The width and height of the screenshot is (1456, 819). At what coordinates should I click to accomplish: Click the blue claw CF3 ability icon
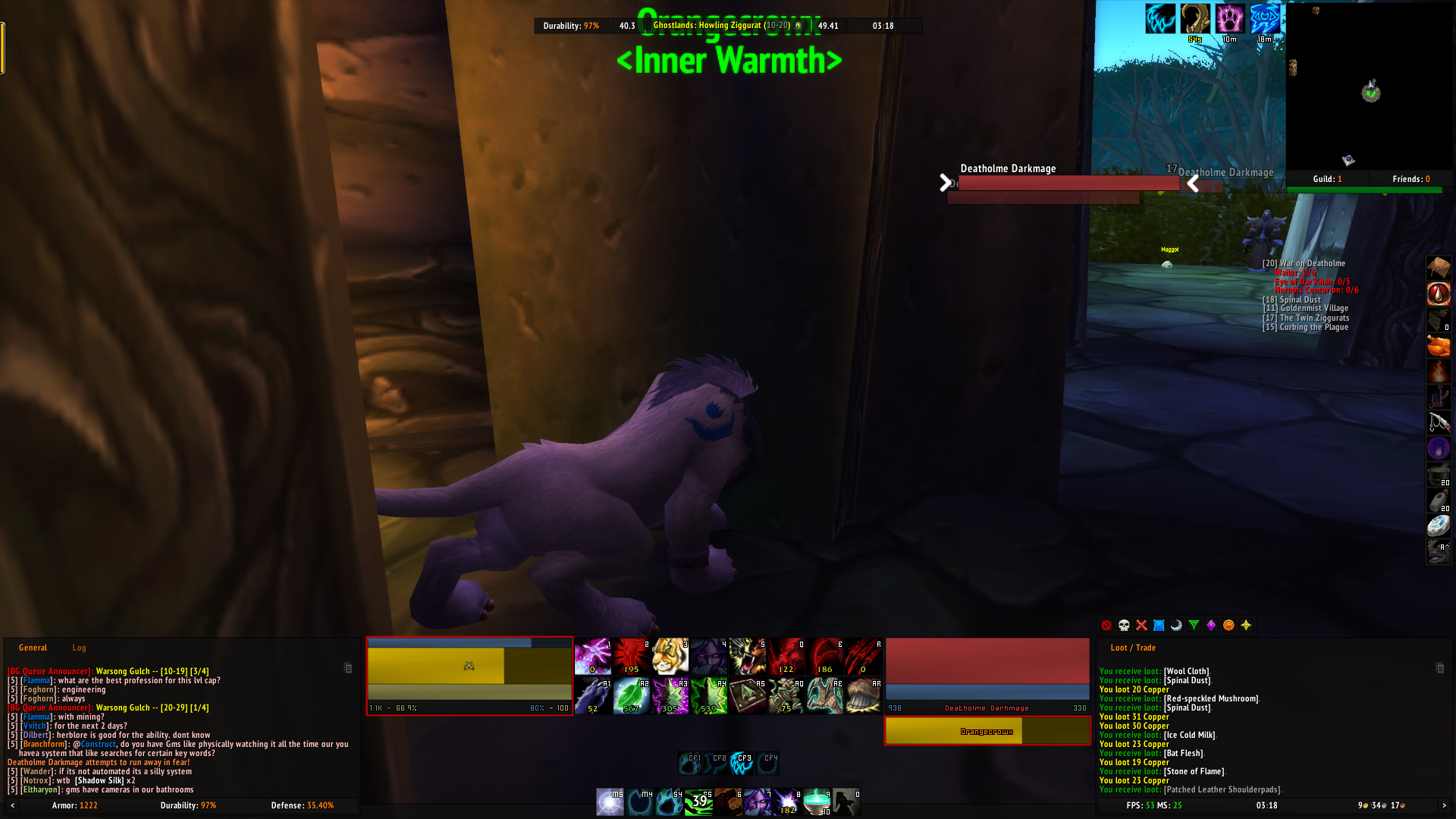pos(742,763)
